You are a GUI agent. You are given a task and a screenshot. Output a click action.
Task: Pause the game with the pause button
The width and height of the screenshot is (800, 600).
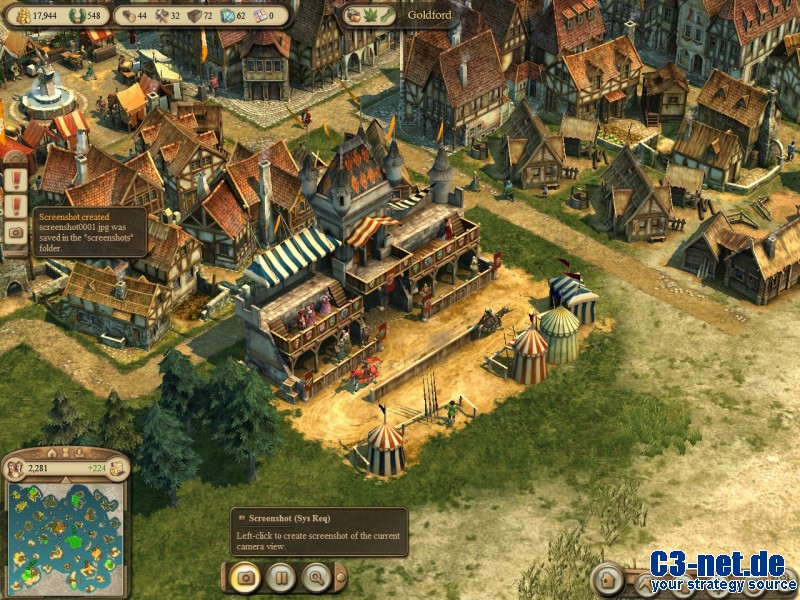pos(280,576)
